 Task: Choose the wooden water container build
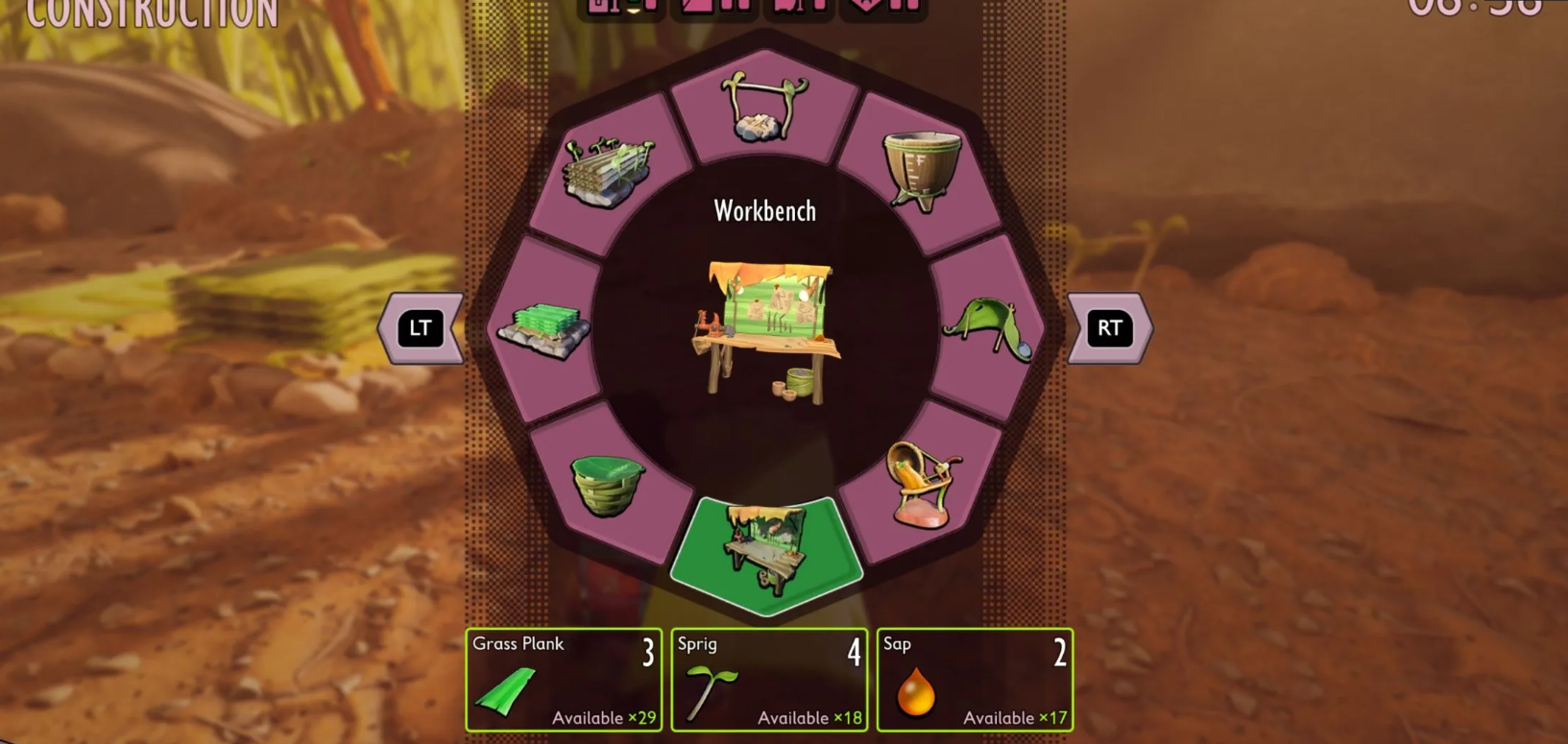pyautogui.click(x=922, y=170)
